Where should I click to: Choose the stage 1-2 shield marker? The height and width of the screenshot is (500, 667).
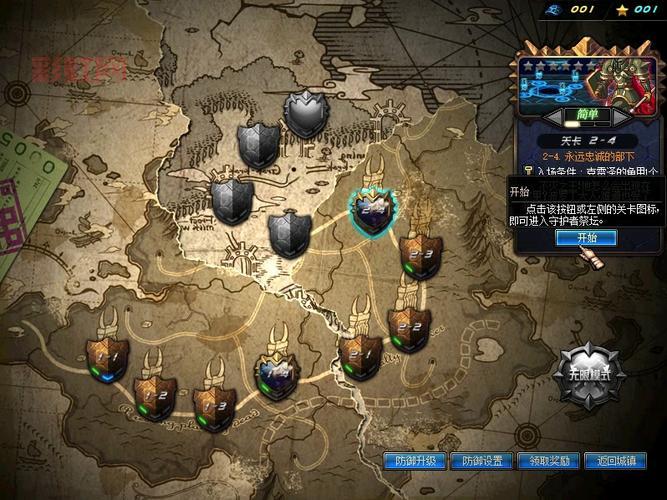156,396
